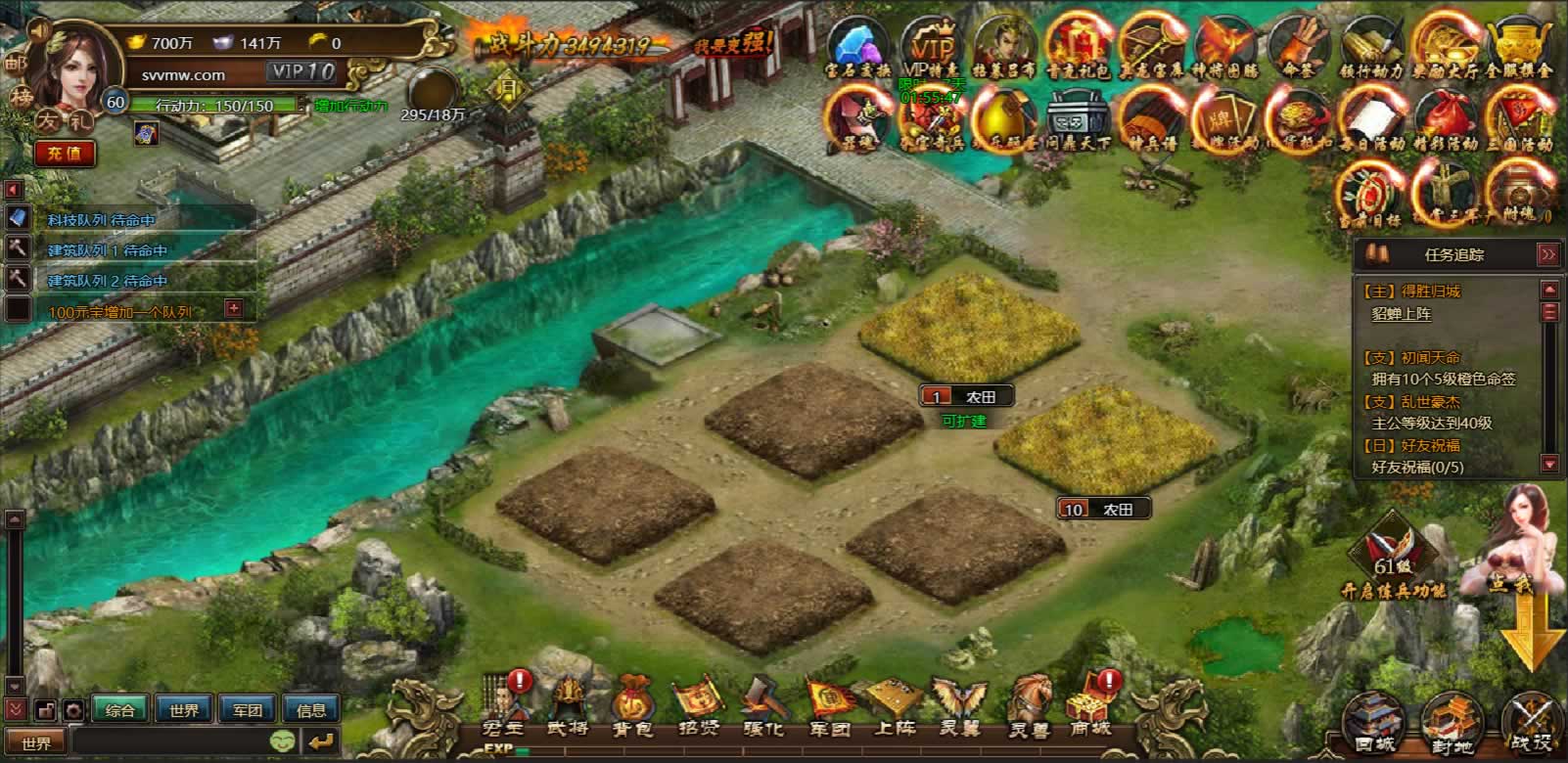Open the 每日活动 daily events icon
1568x763 pixels.
click(1370, 121)
